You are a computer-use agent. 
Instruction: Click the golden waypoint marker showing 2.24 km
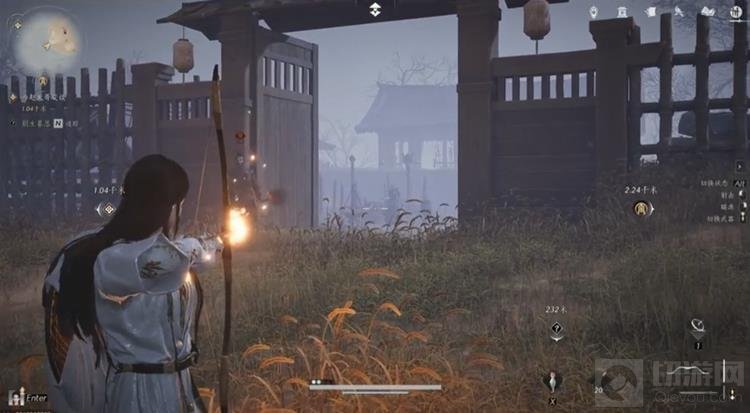tap(643, 208)
